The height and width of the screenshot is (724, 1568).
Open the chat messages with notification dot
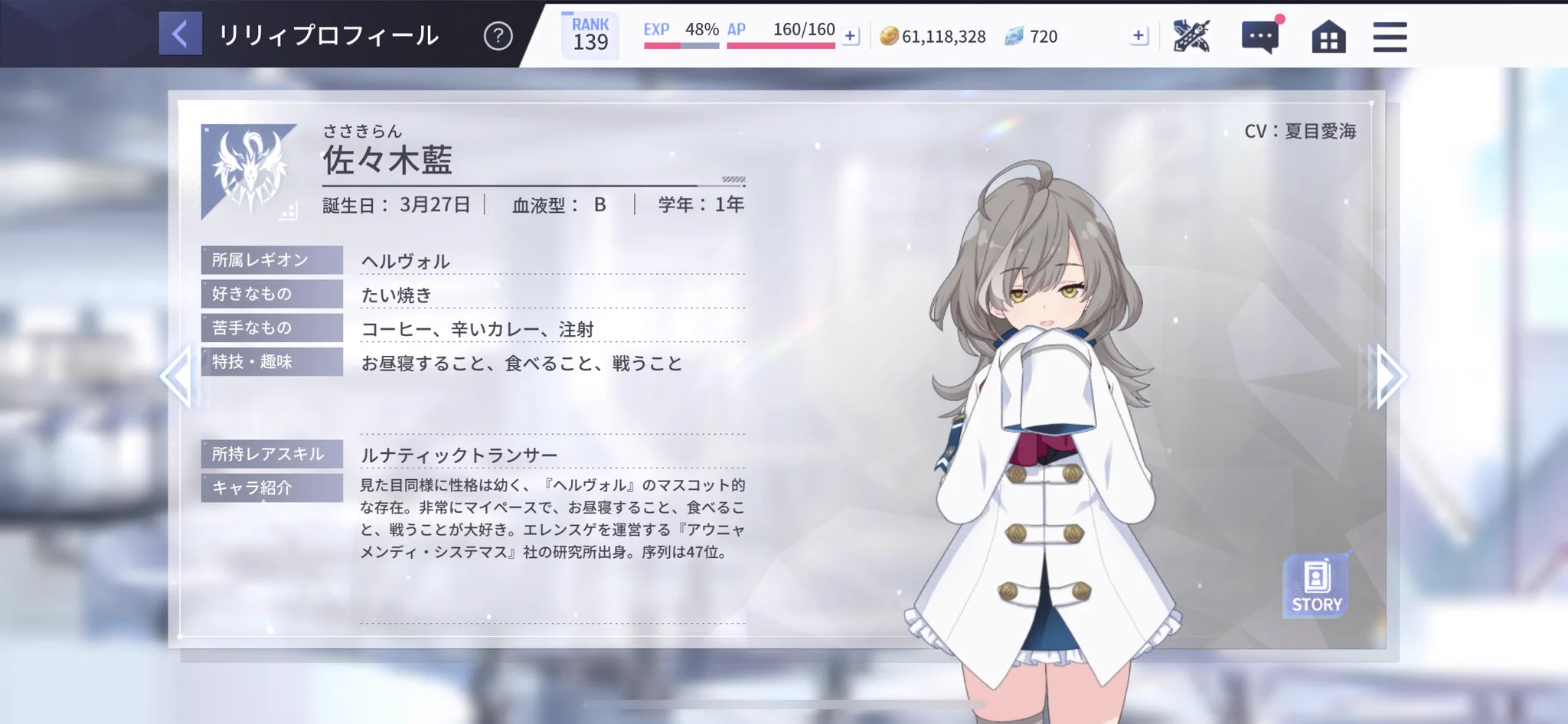1259,35
